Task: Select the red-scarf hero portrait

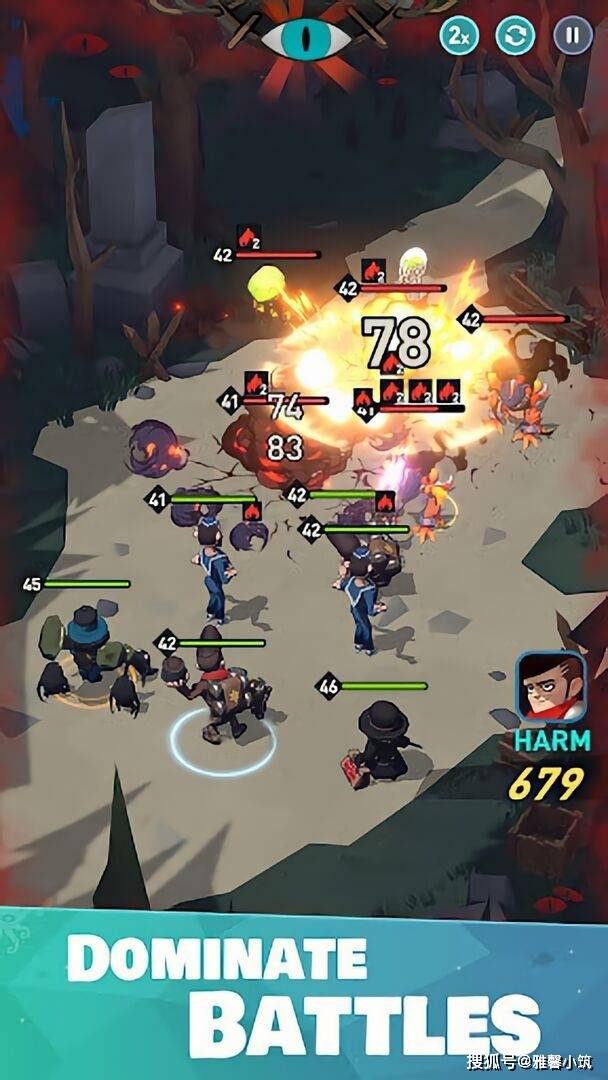Action: click(x=549, y=689)
